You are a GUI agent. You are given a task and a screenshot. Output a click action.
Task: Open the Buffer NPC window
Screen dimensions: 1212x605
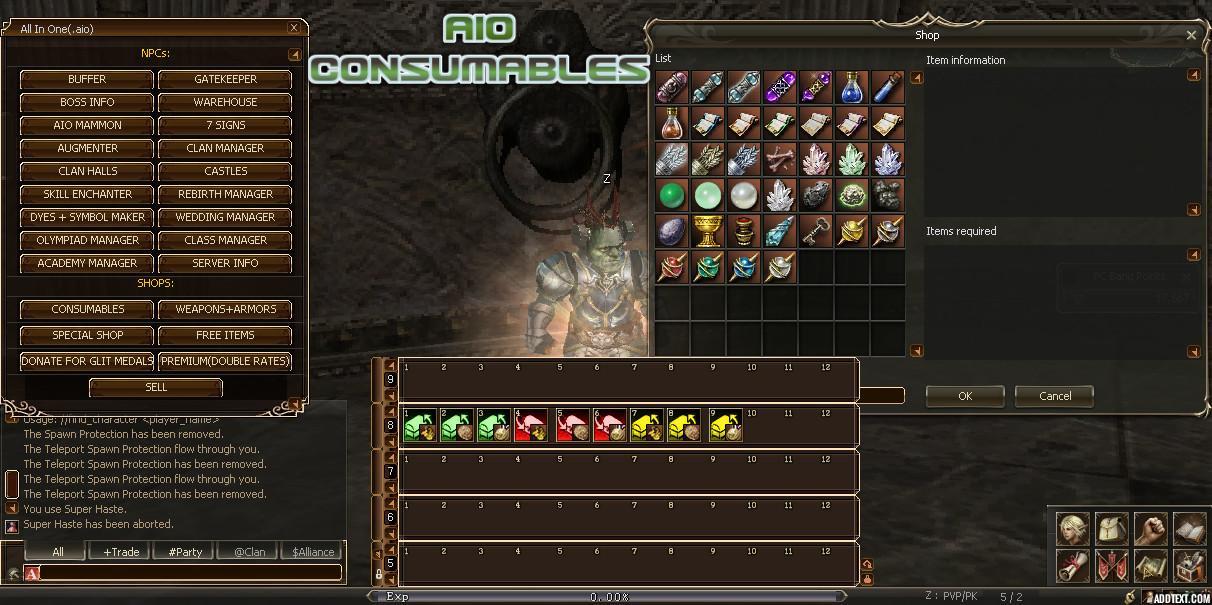(87, 79)
